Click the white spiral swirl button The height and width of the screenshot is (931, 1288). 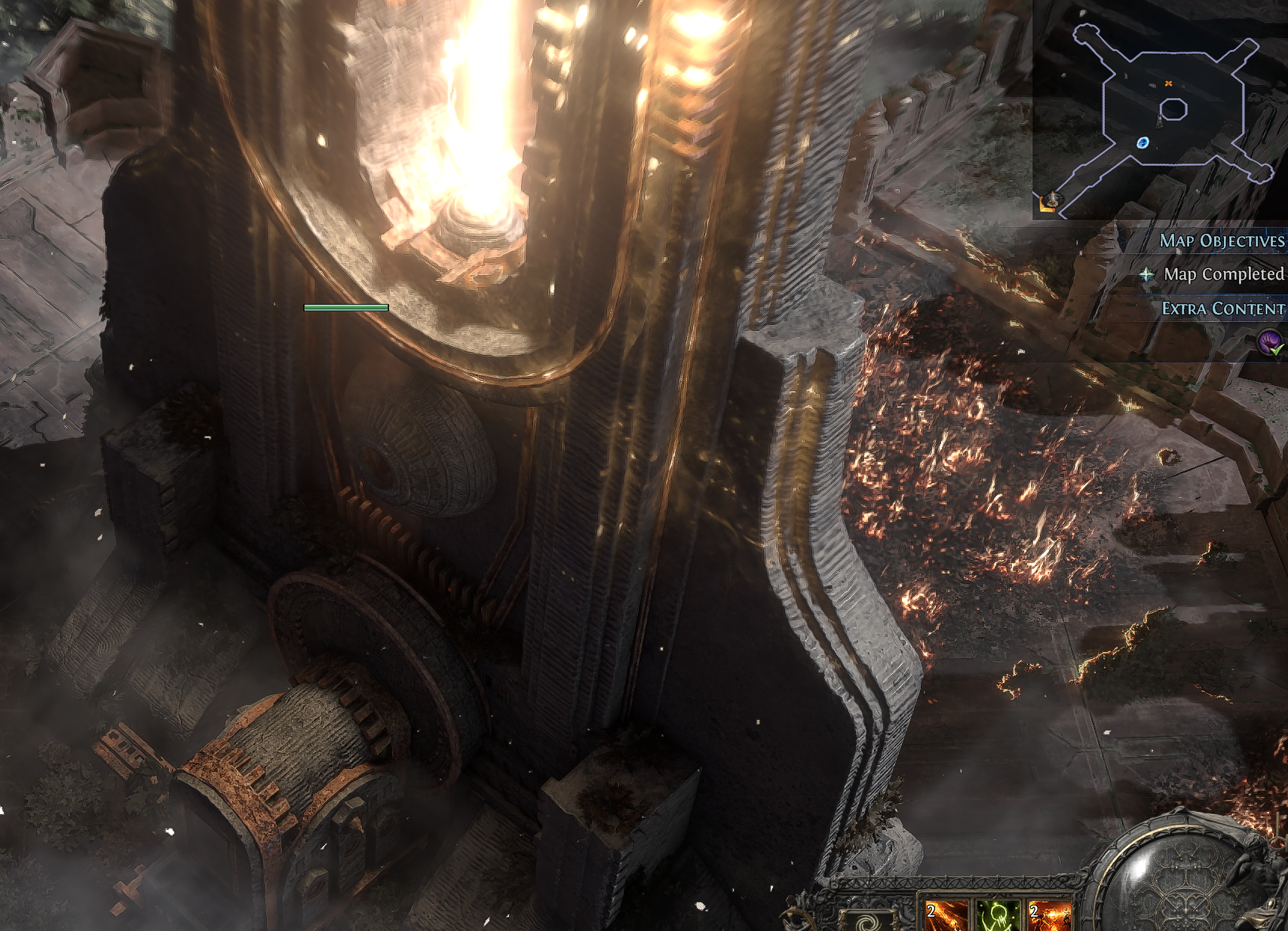click(867, 921)
